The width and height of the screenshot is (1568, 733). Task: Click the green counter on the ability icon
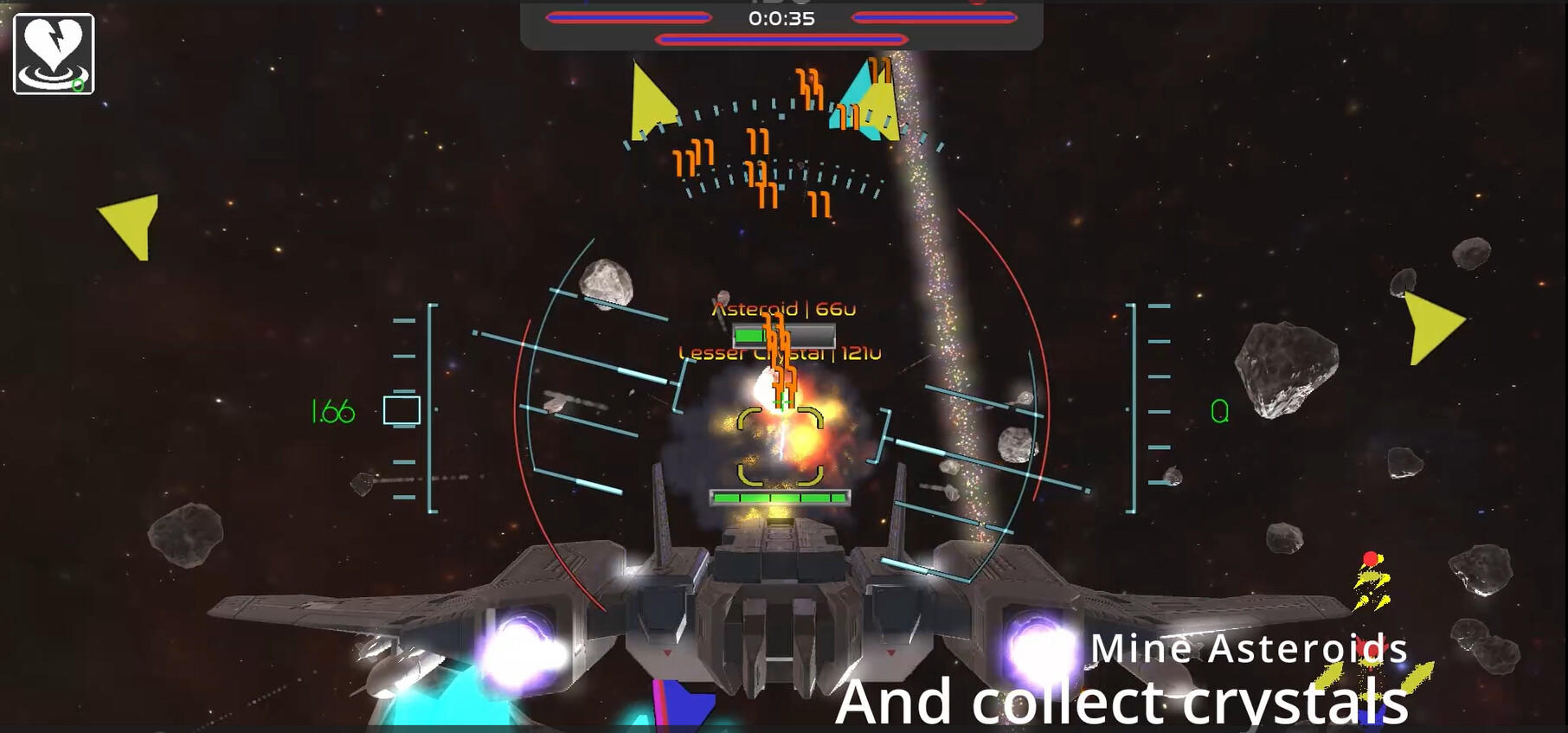tap(78, 87)
